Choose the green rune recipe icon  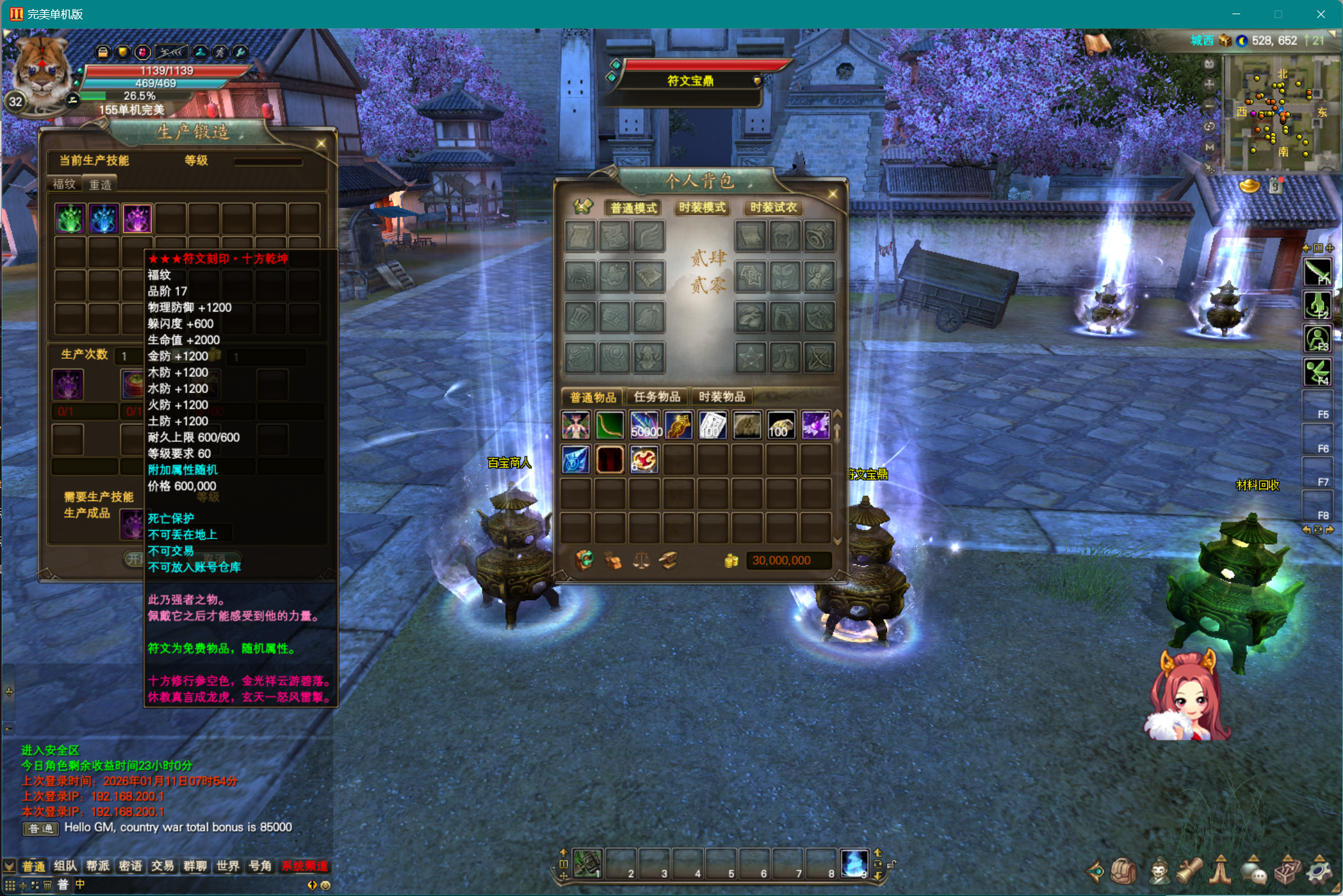pos(70,219)
